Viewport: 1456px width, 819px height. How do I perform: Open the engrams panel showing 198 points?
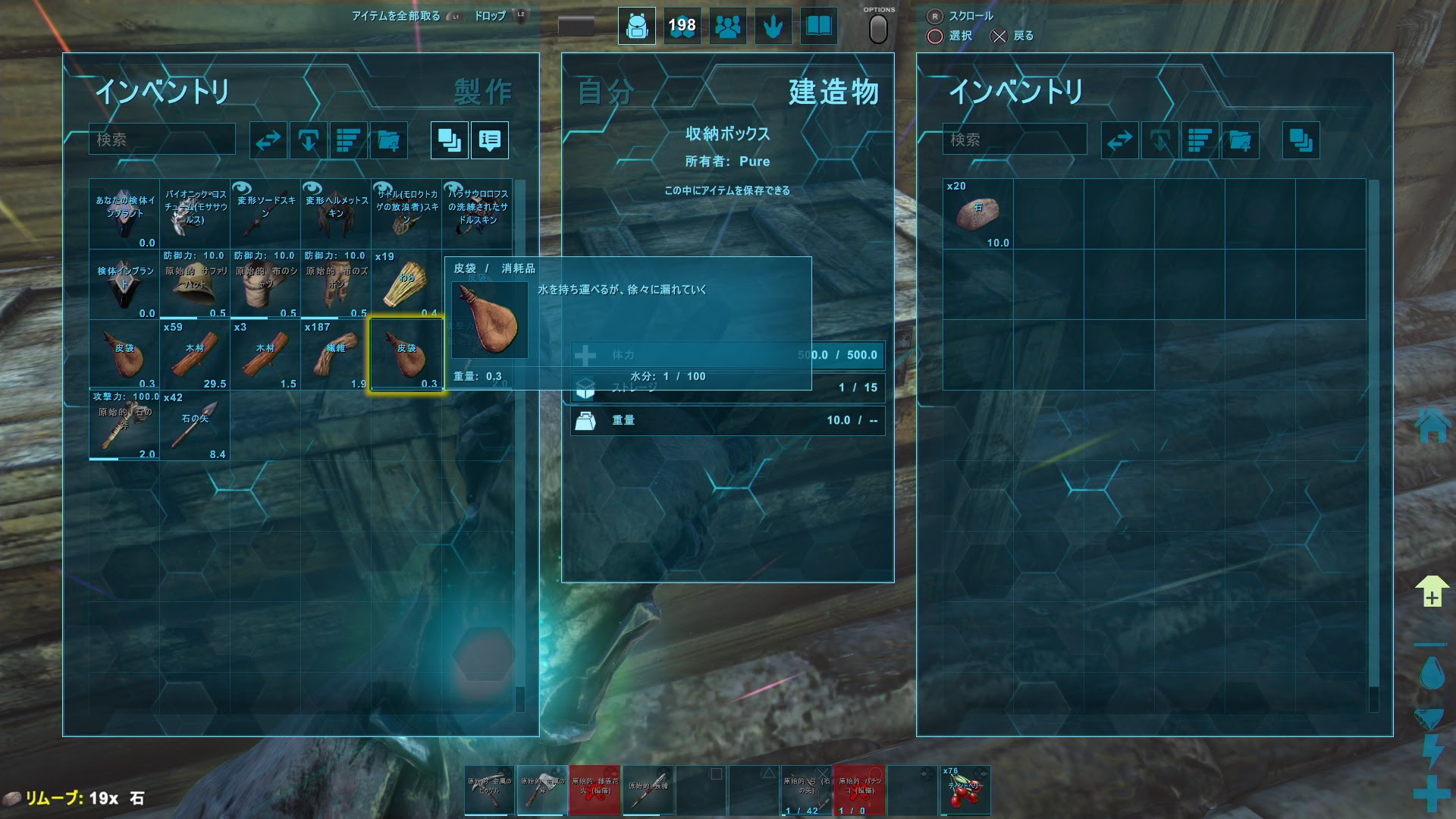[682, 26]
